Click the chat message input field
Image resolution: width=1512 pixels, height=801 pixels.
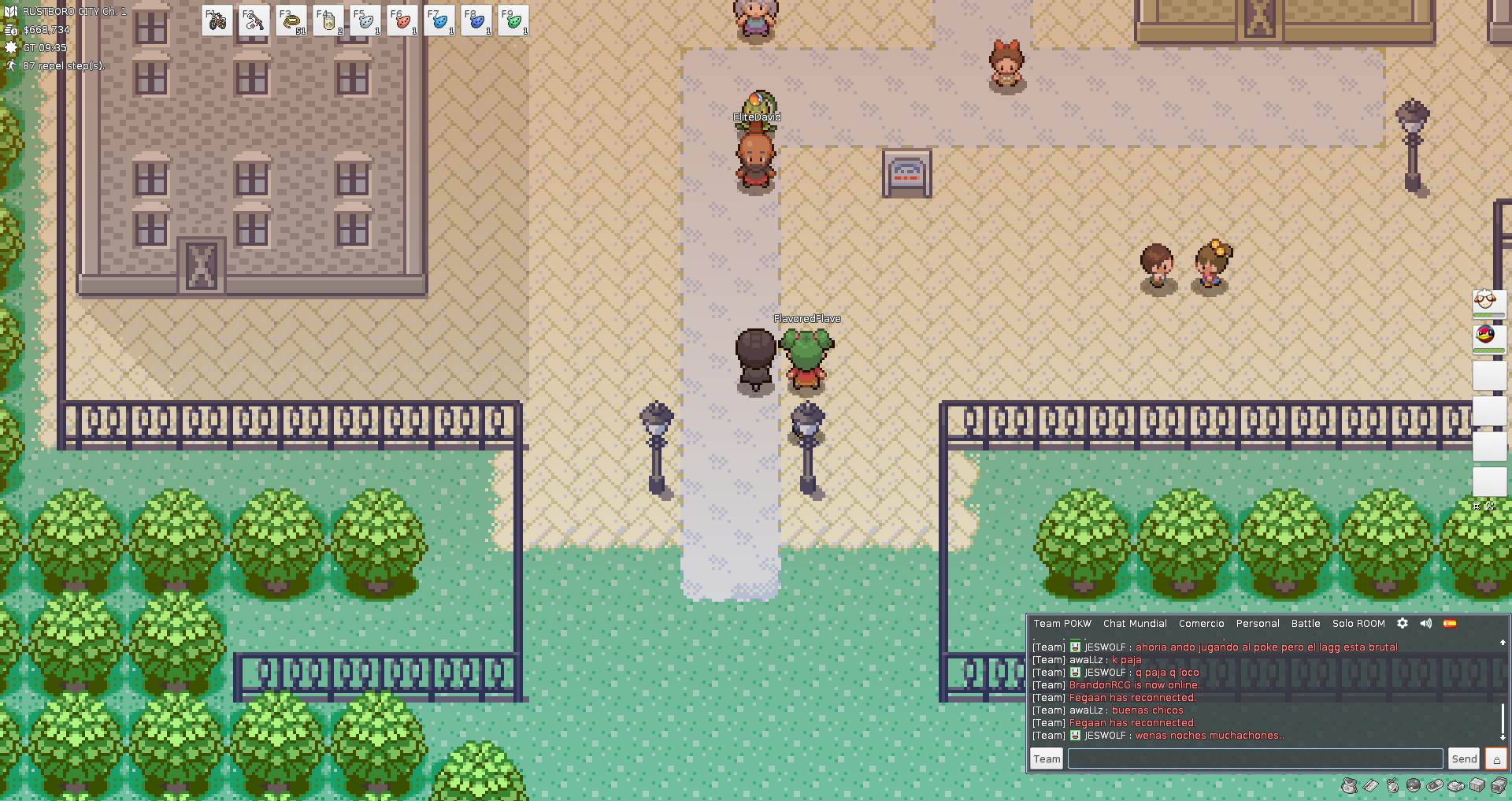coord(1254,759)
